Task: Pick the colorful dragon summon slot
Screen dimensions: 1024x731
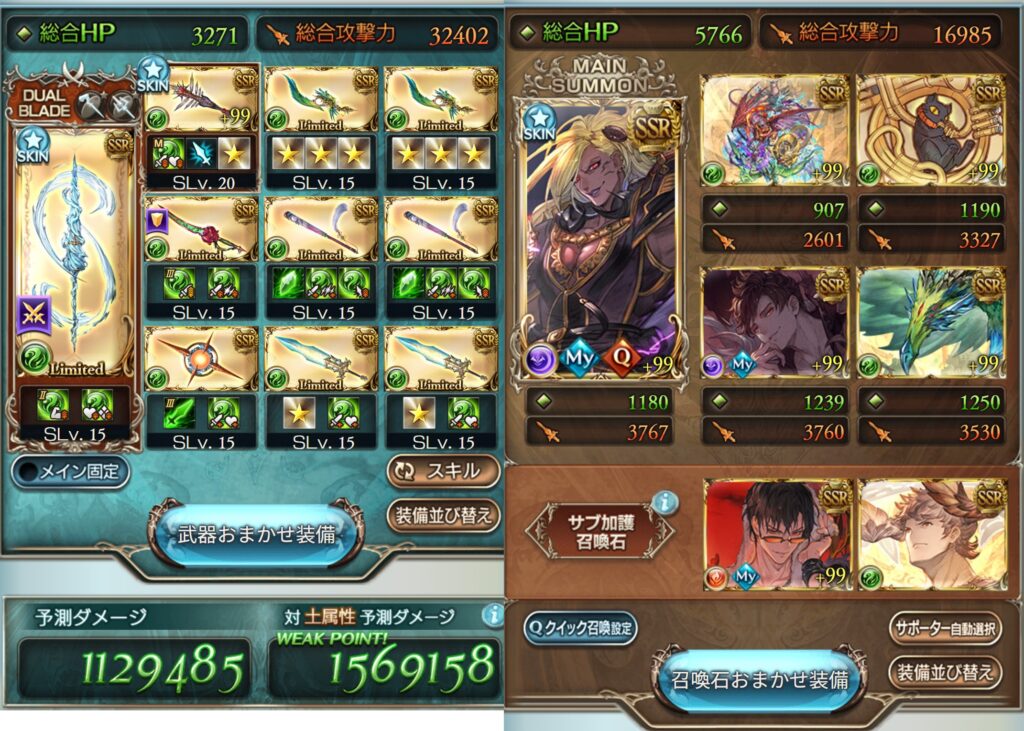Action: [775, 130]
